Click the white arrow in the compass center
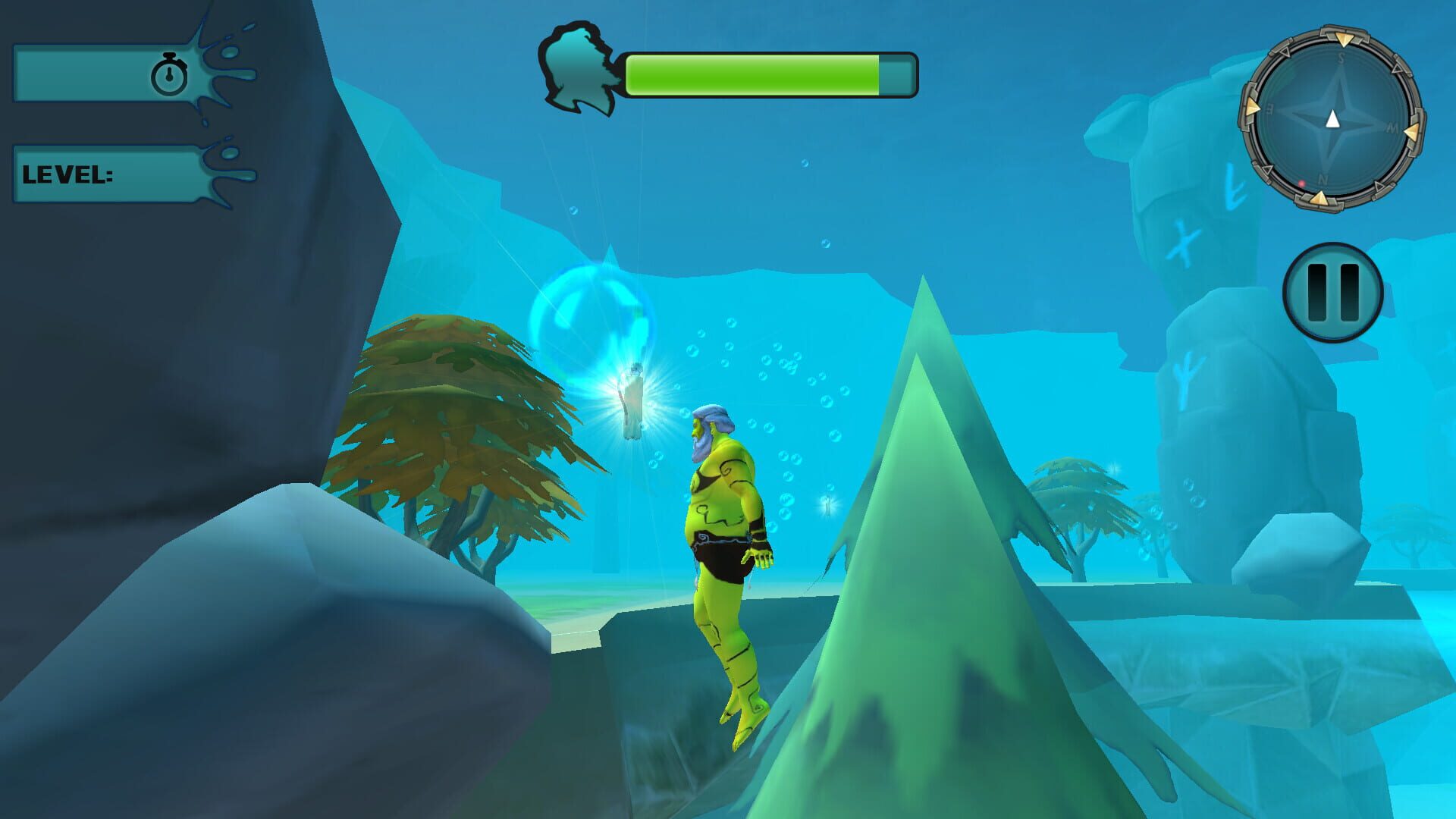The height and width of the screenshot is (819, 1456). [x=1332, y=120]
